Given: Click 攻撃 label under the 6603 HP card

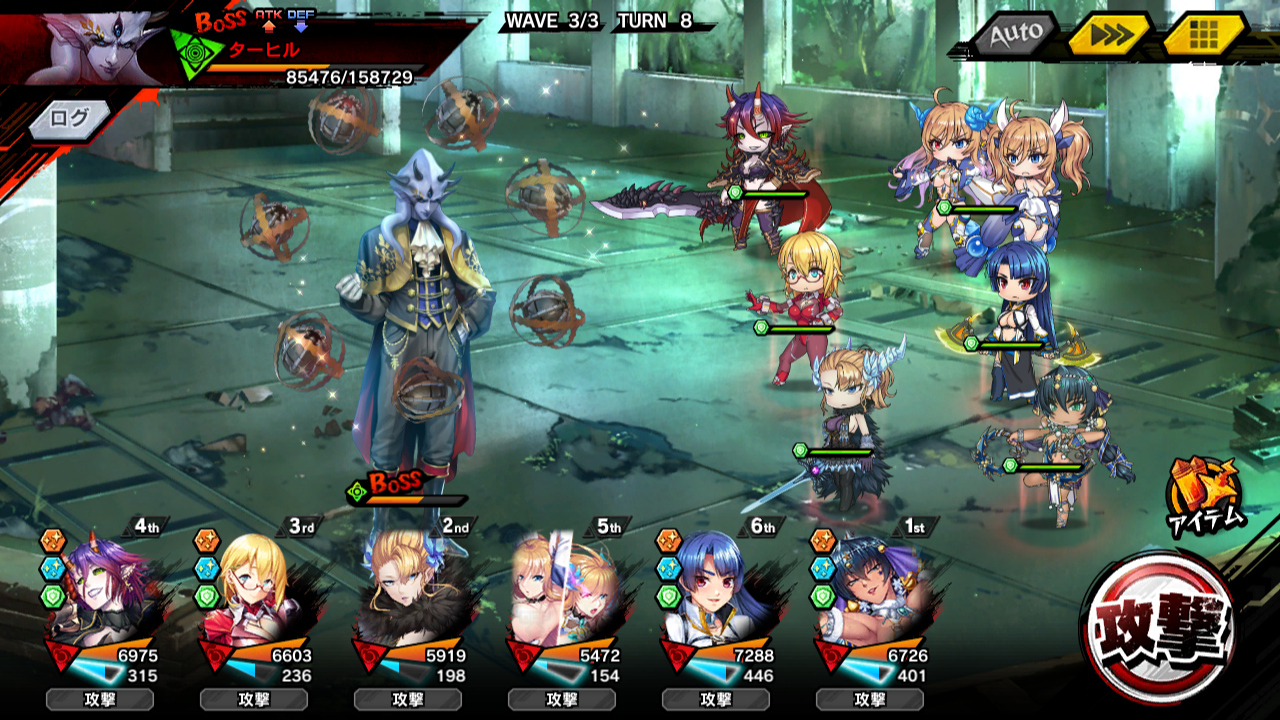Looking at the screenshot, I should [254, 699].
